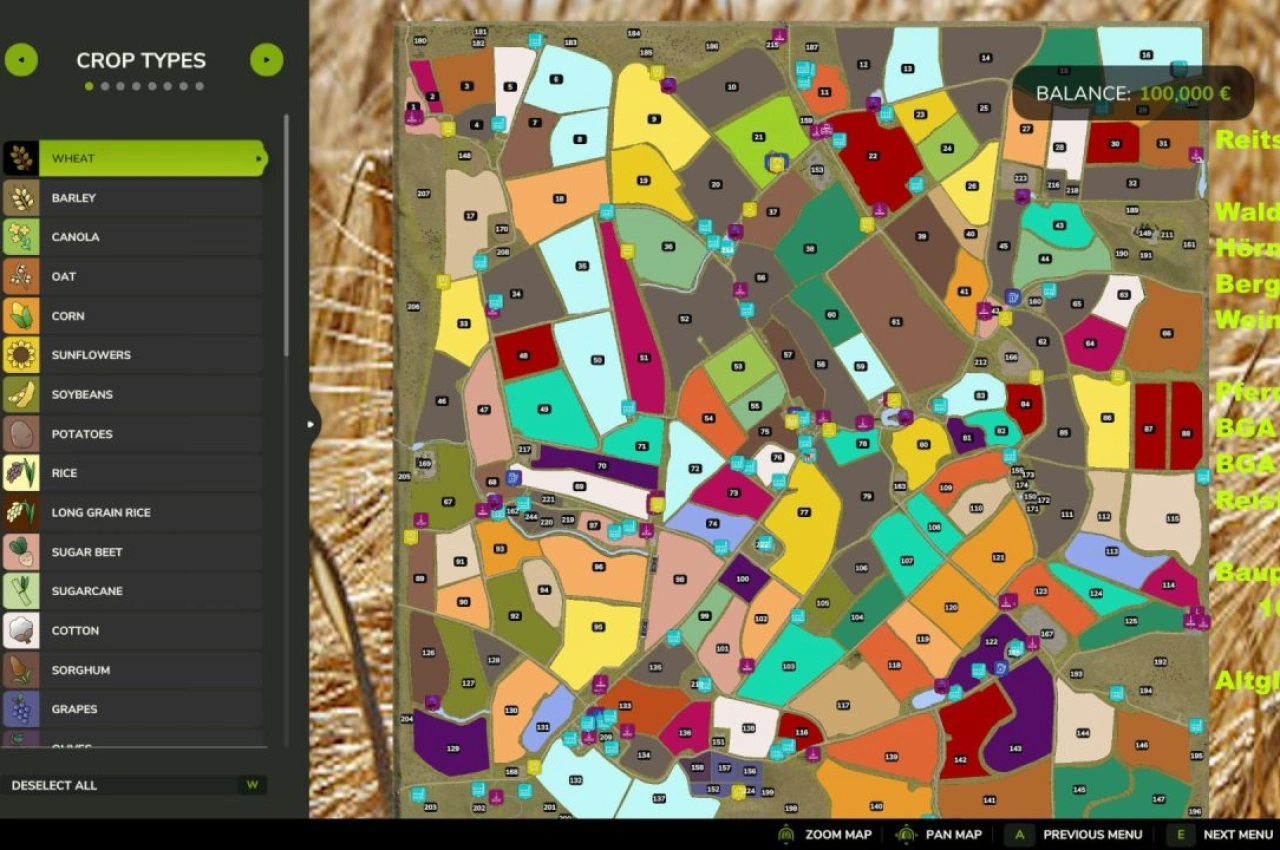This screenshot has height=850, width=1280.
Task: Toggle the Soybeans crop filter
Action: point(20,394)
